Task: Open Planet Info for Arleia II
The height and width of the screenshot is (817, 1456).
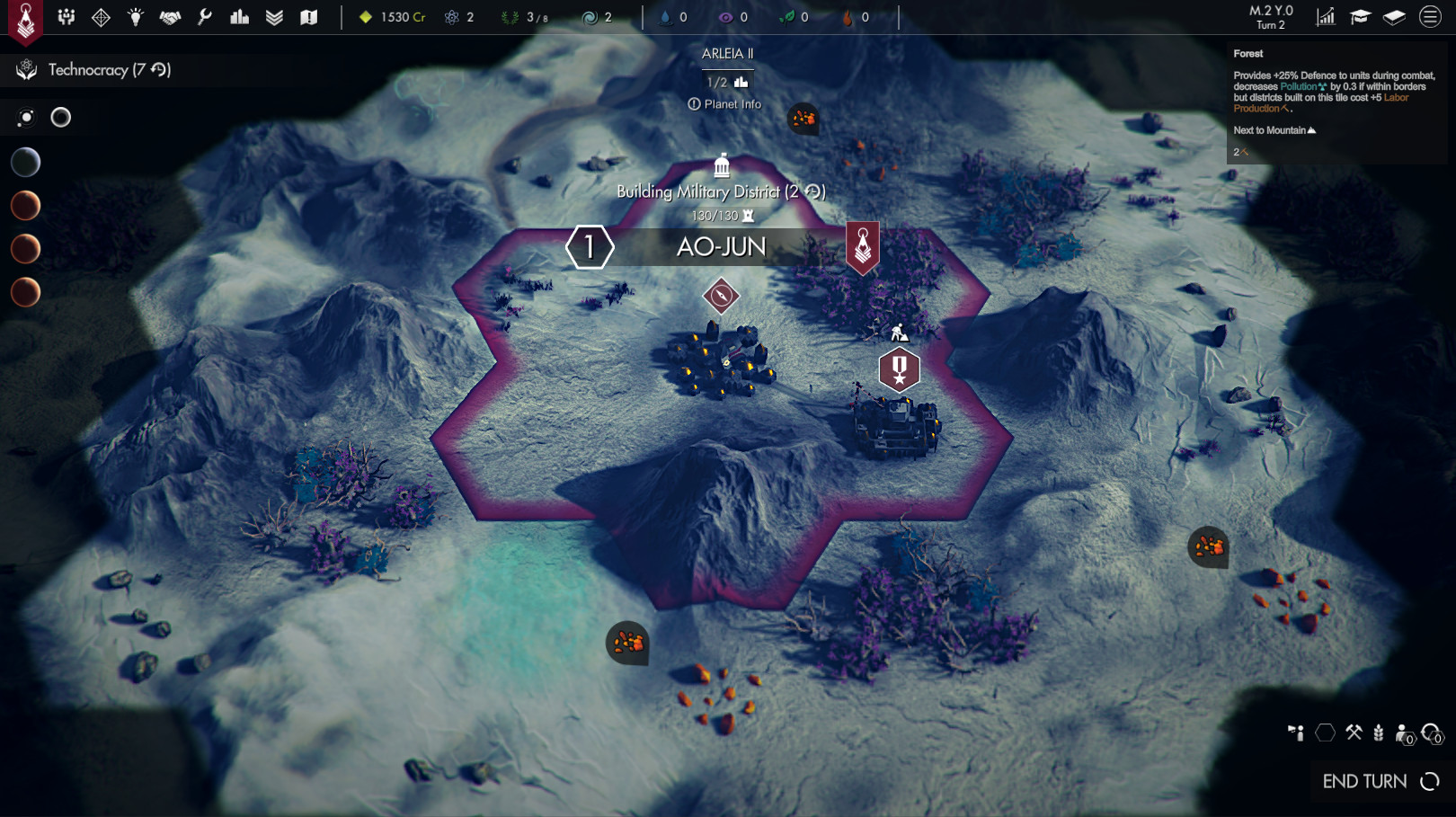Action: (x=724, y=103)
